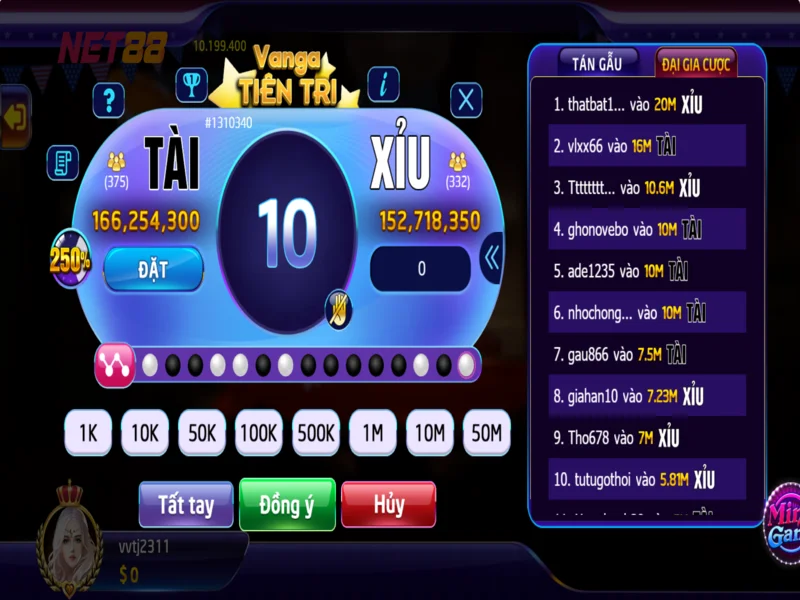Close the Tài Xỉu panel
The width and height of the screenshot is (800, 600).
466,100
